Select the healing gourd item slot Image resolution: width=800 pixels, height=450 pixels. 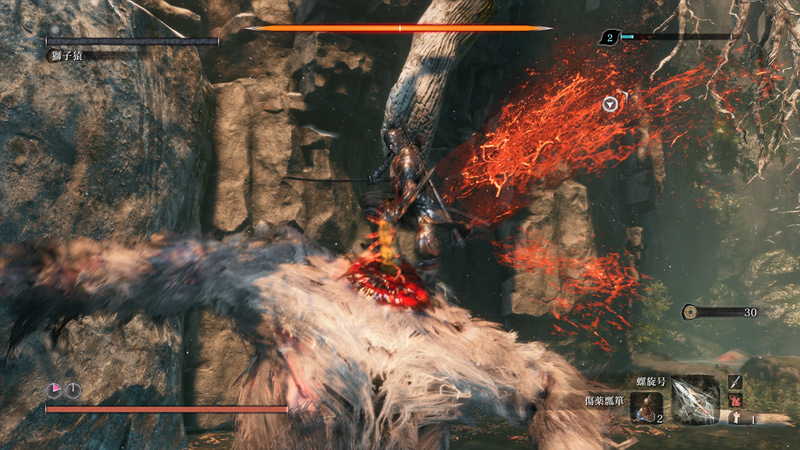pos(645,406)
